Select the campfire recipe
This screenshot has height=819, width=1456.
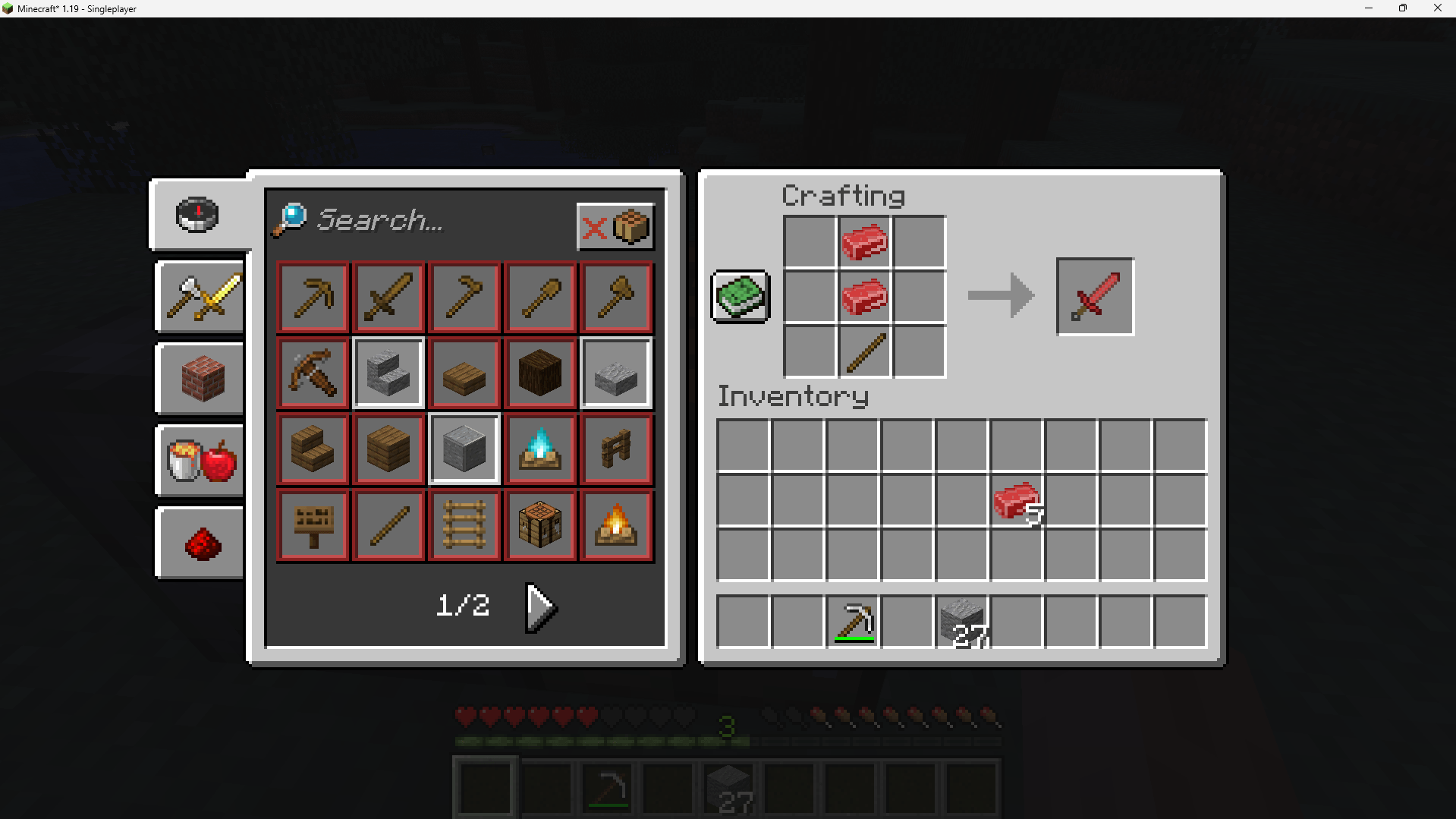pos(615,524)
